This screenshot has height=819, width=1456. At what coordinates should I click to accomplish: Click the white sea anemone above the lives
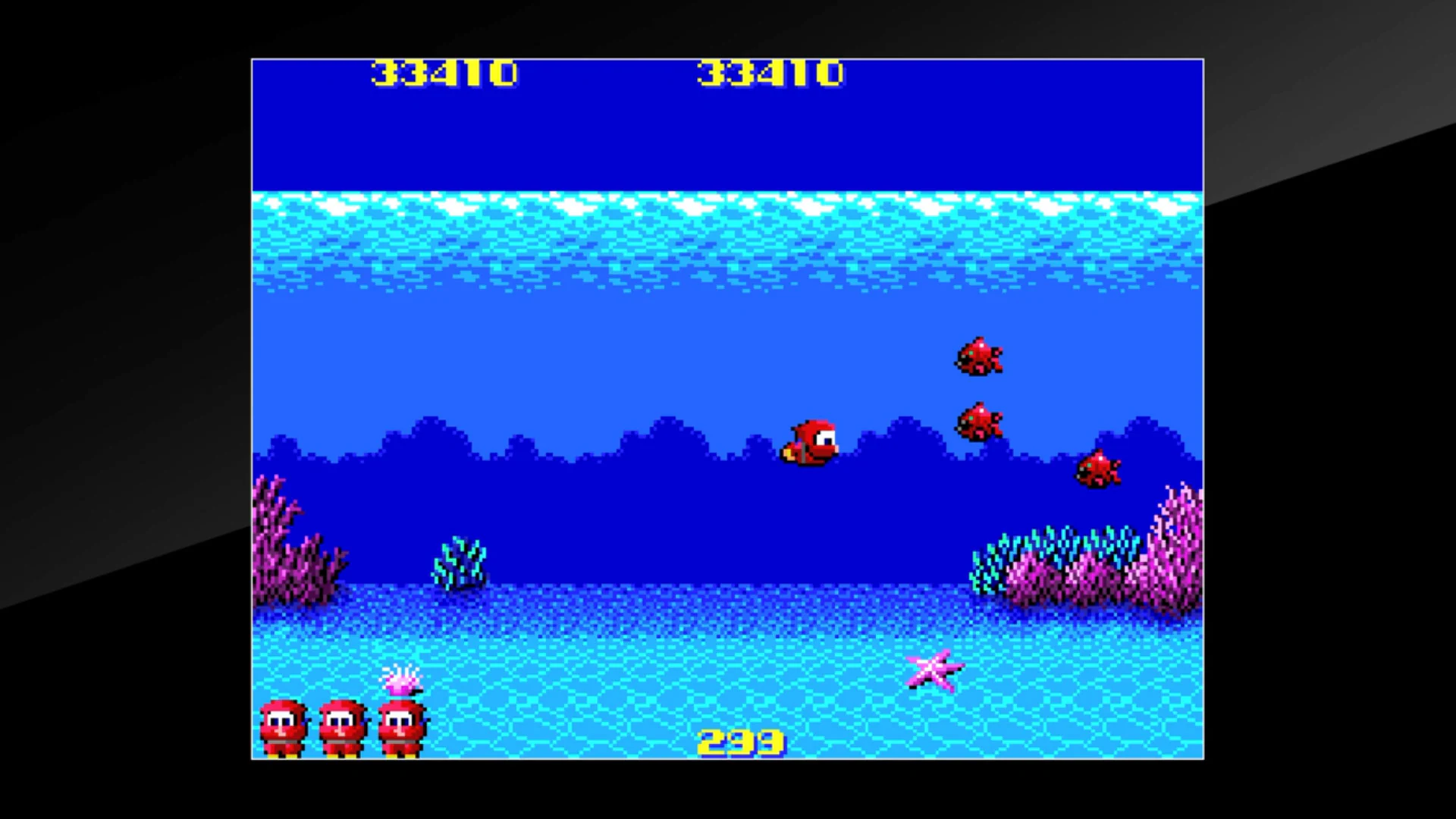[x=403, y=681]
